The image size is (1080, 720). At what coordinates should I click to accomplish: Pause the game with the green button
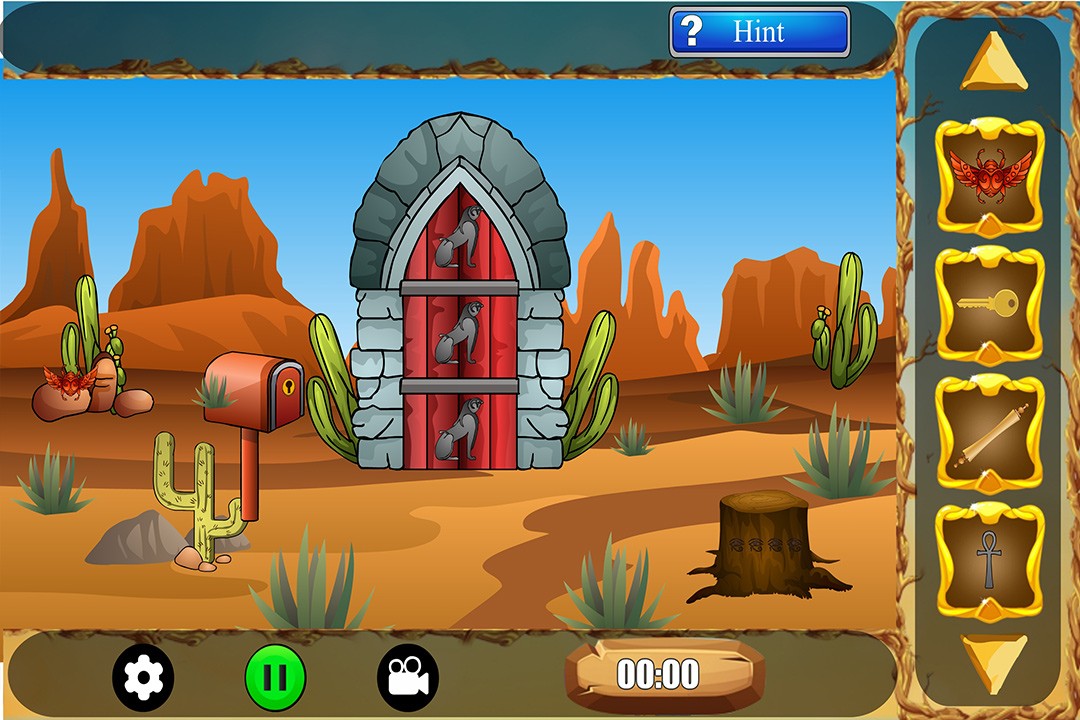tap(275, 678)
